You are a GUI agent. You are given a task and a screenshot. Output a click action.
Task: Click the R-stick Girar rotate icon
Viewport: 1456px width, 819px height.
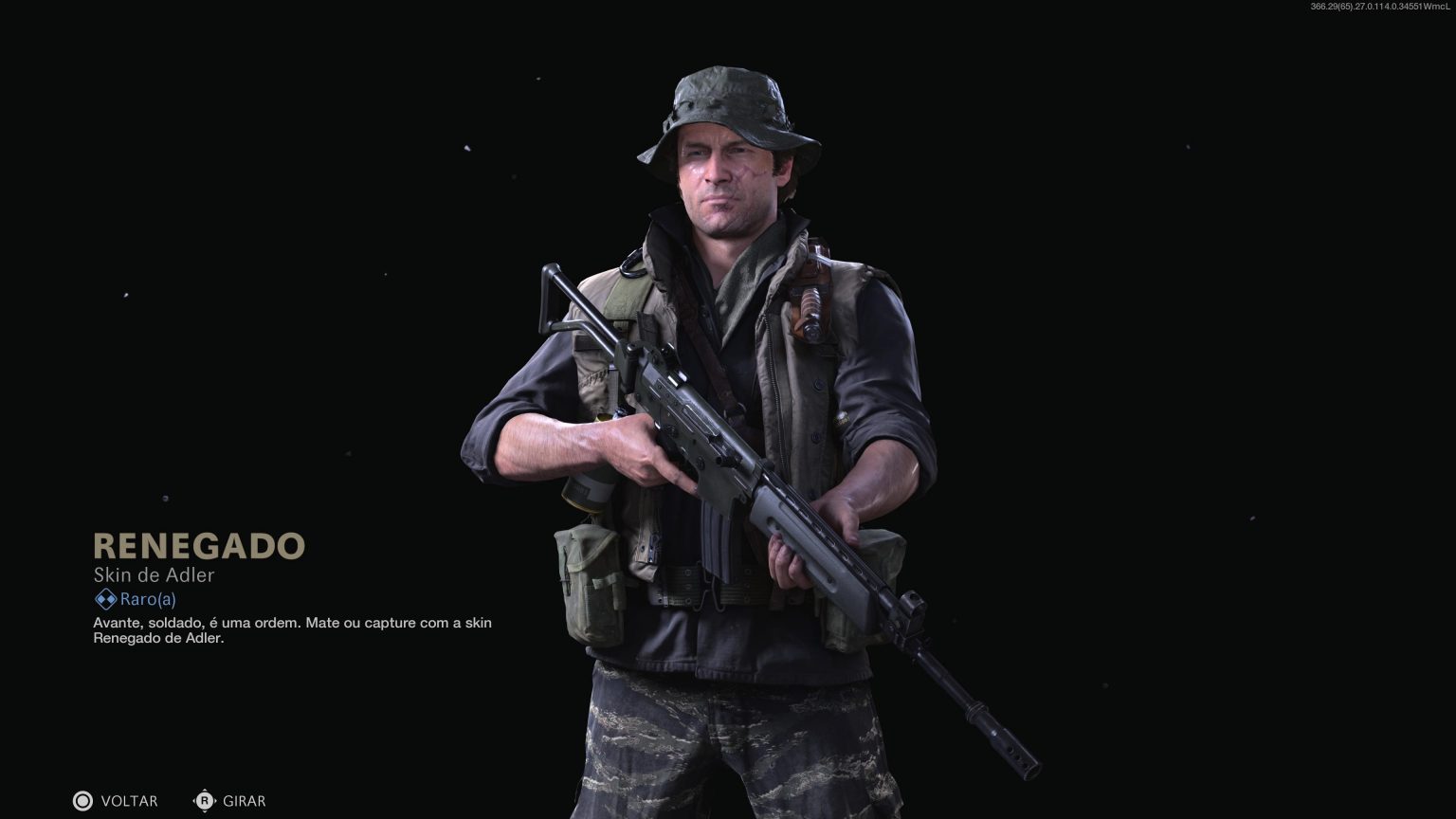tap(205, 801)
